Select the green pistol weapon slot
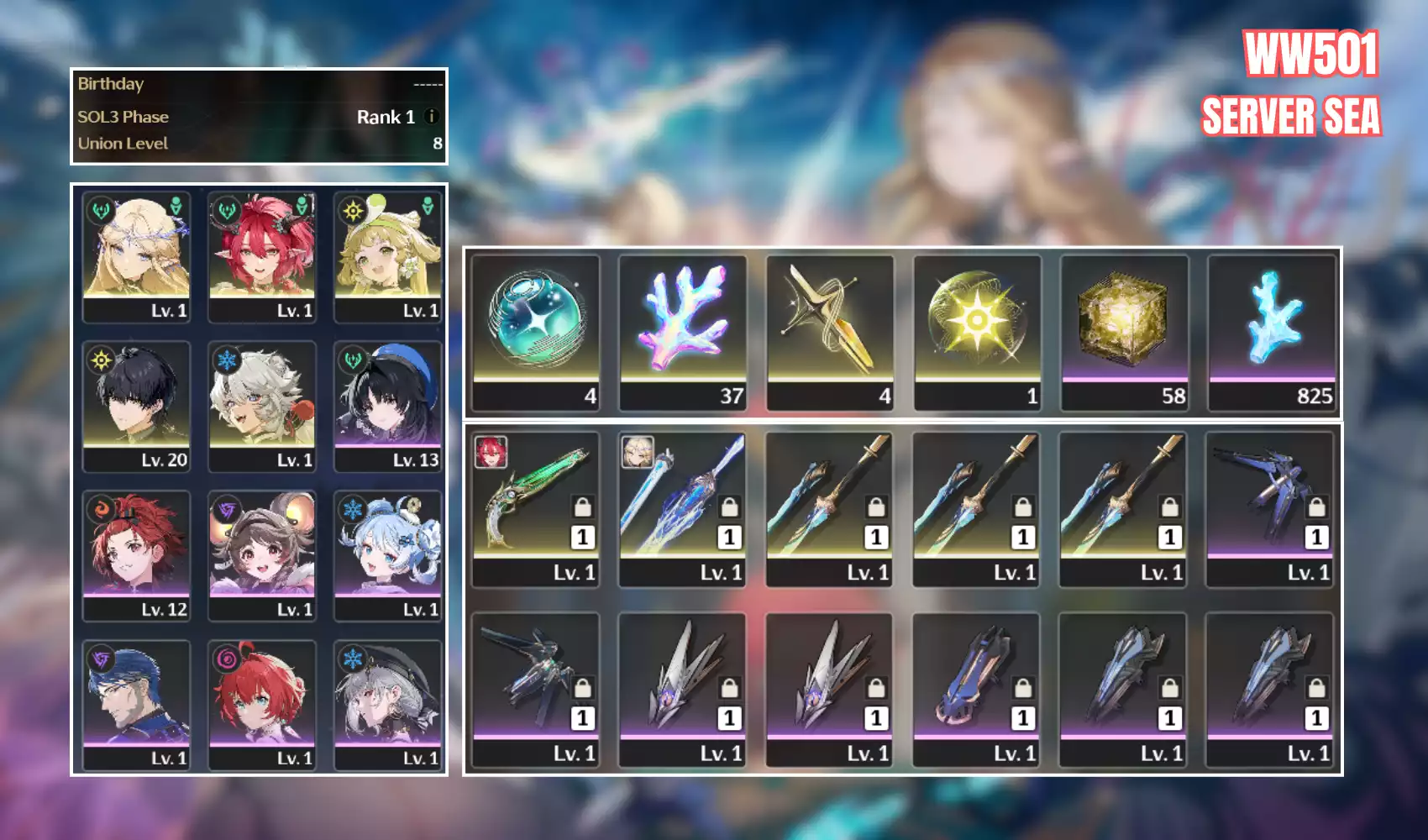 point(536,508)
